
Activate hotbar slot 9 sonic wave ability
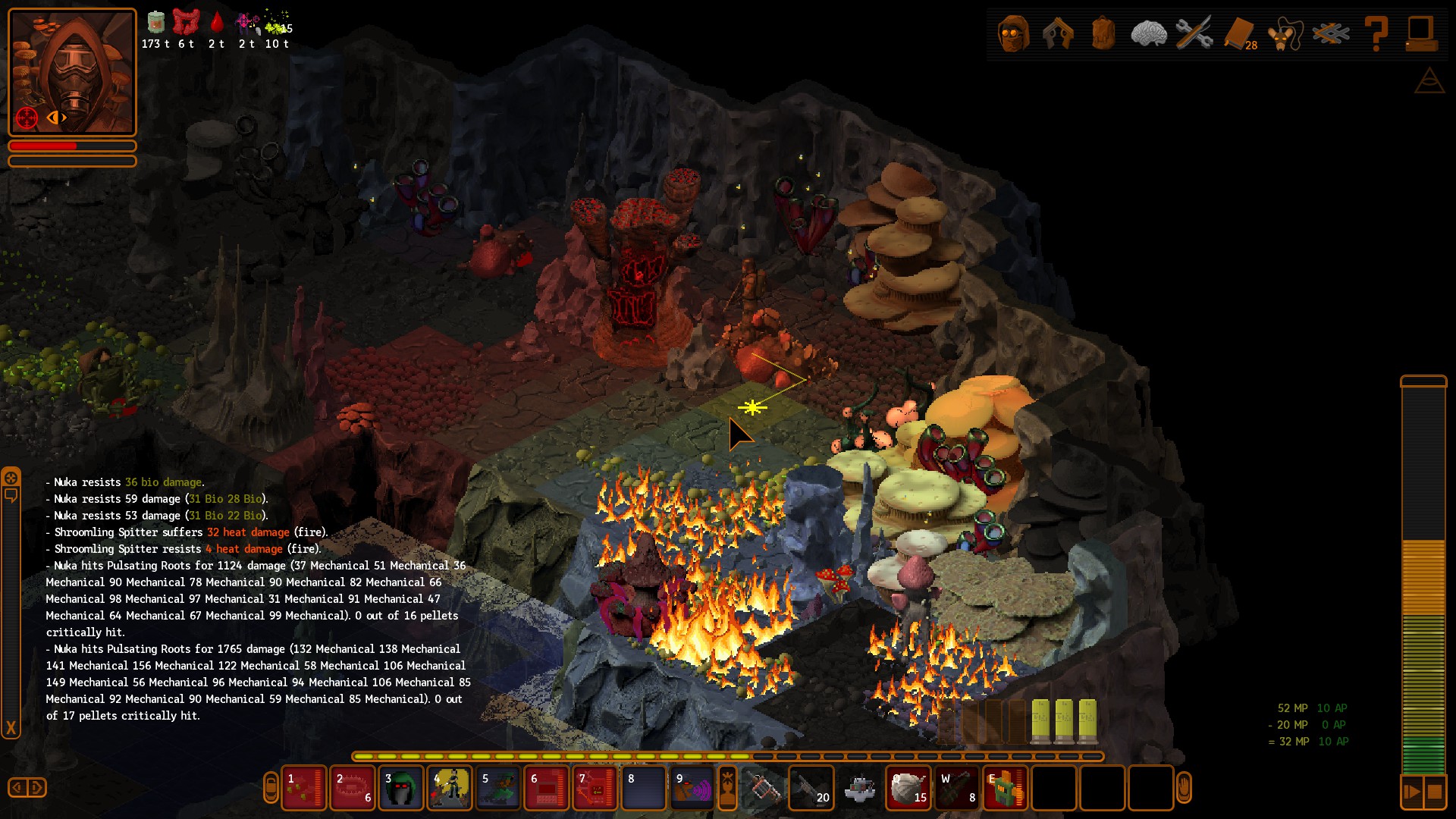point(692,789)
